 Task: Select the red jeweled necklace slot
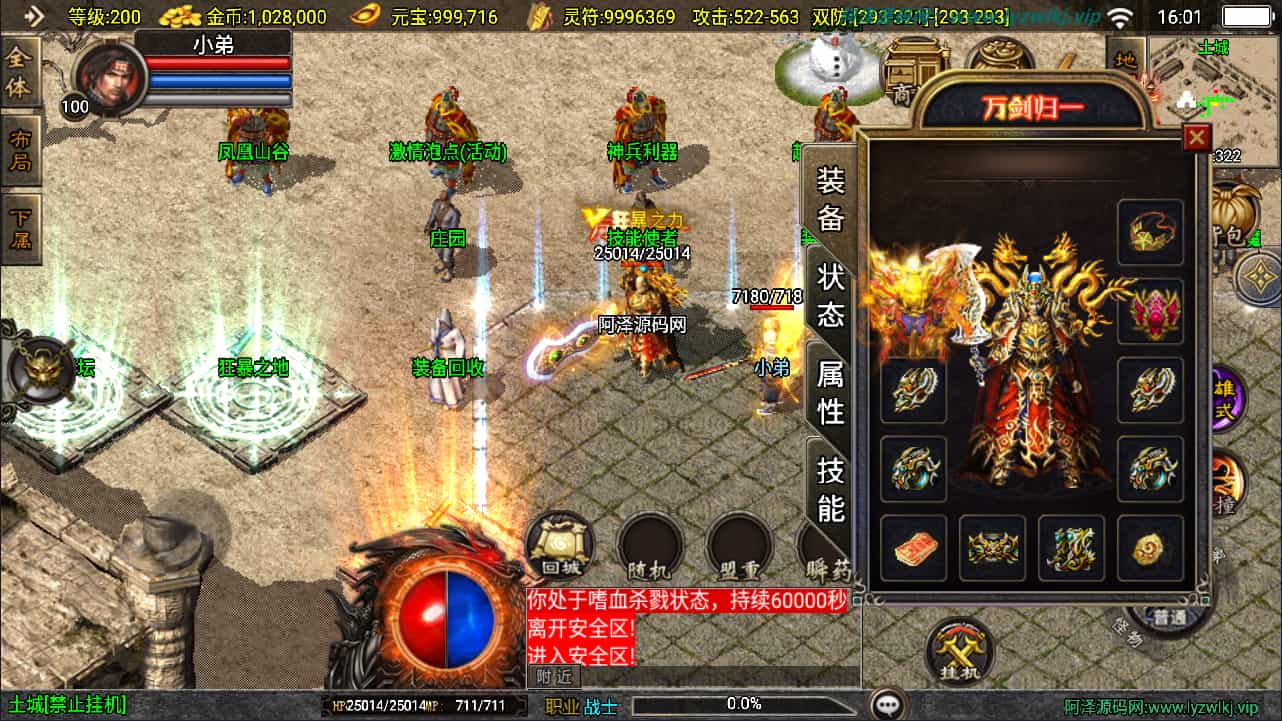(x=1150, y=311)
